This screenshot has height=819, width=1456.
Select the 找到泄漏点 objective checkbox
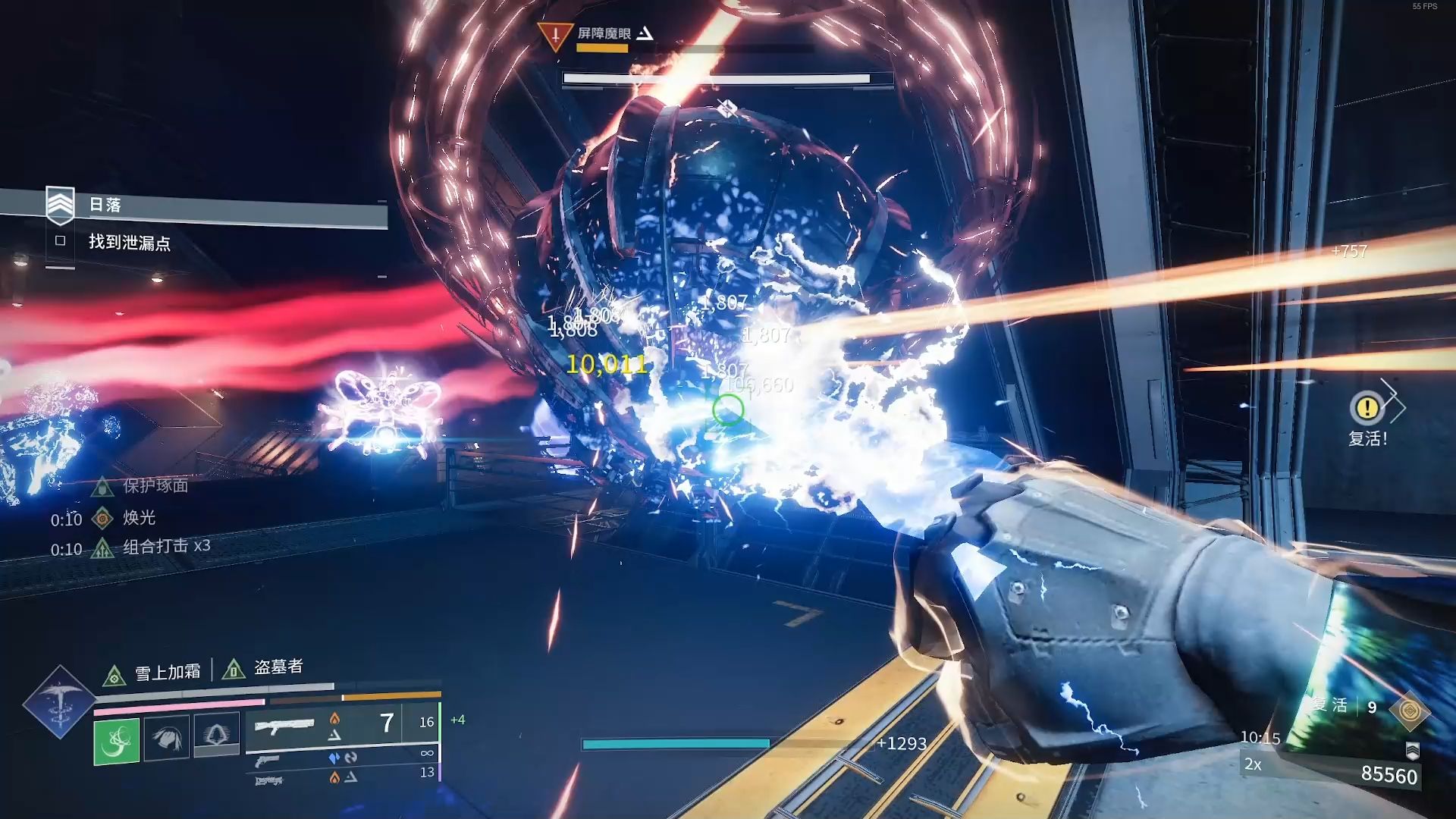tap(61, 241)
